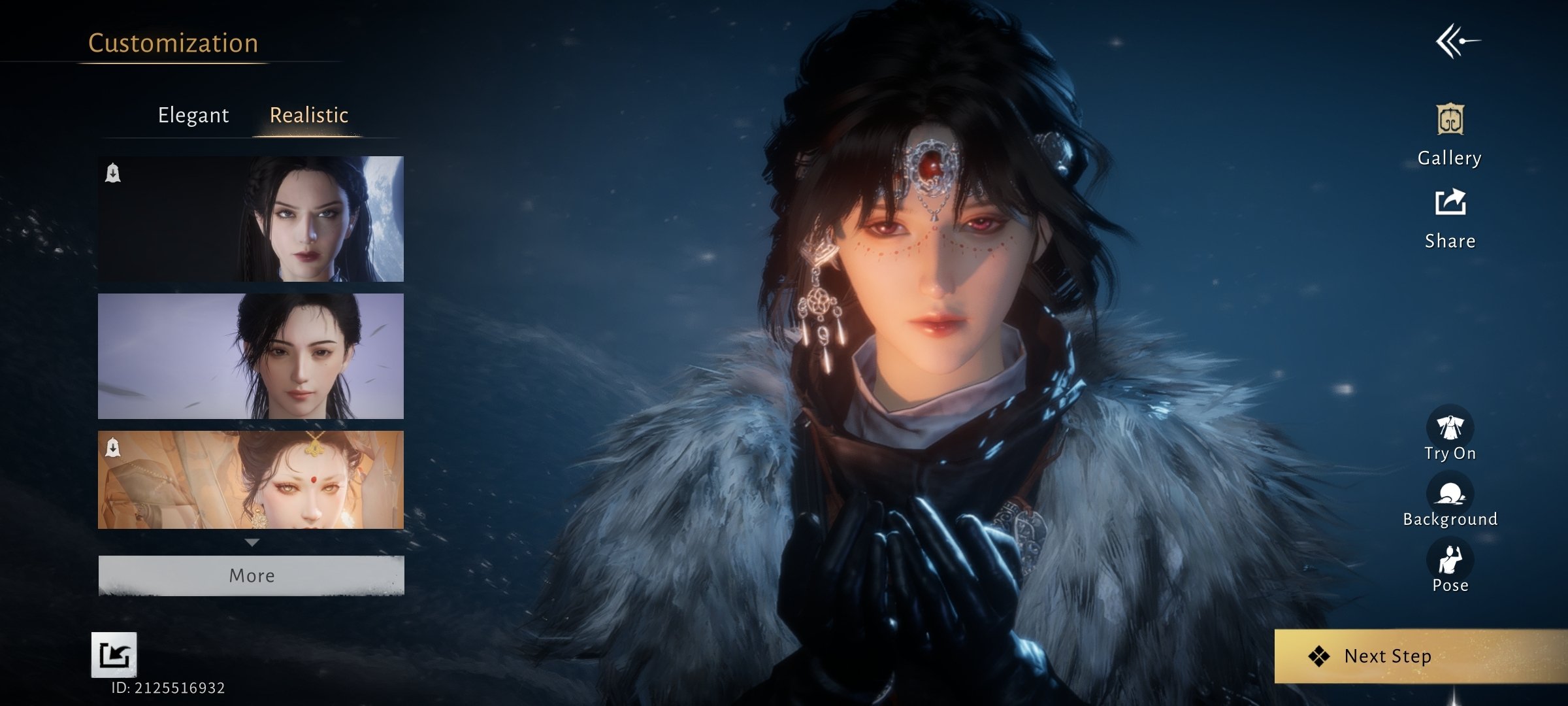The width and height of the screenshot is (1568, 706).
Task: Proceed with the Next Step button
Action: click(x=1388, y=656)
